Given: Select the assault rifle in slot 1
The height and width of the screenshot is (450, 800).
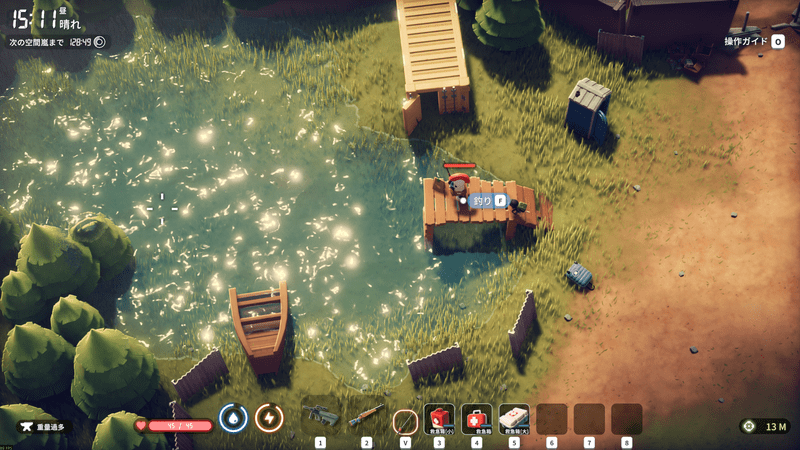Looking at the screenshot, I should [x=321, y=416].
